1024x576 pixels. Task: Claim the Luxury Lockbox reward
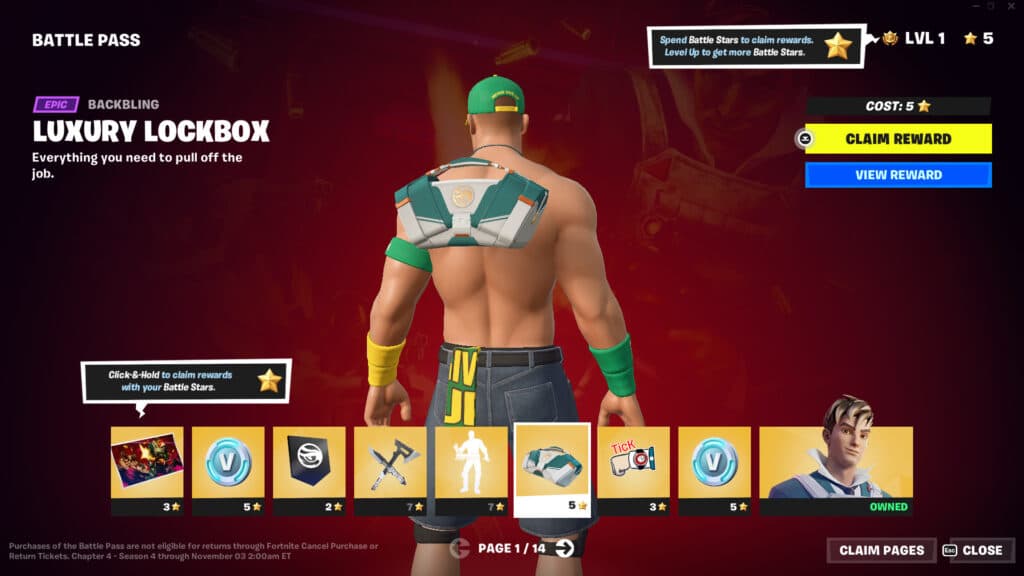pos(898,139)
